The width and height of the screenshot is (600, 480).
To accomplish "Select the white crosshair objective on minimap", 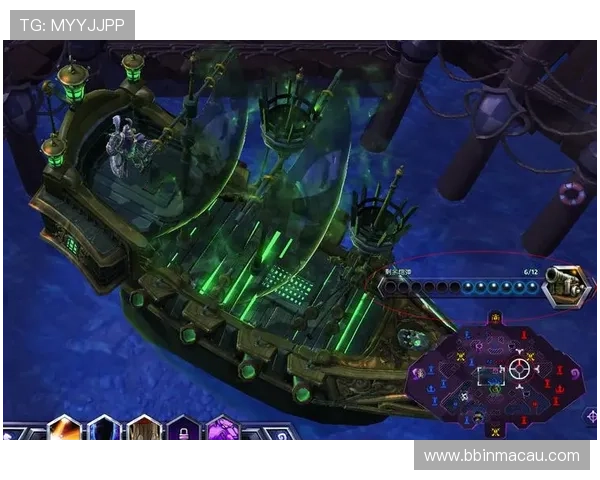I will pos(519,368).
